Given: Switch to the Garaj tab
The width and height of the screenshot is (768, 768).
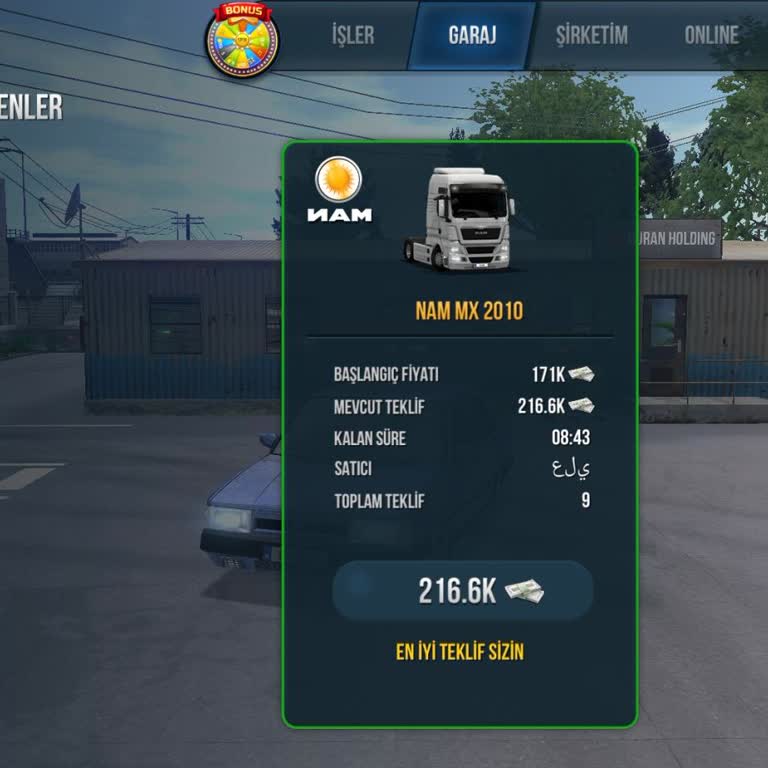Looking at the screenshot, I should pyautogui.click(x=472, y=35).
